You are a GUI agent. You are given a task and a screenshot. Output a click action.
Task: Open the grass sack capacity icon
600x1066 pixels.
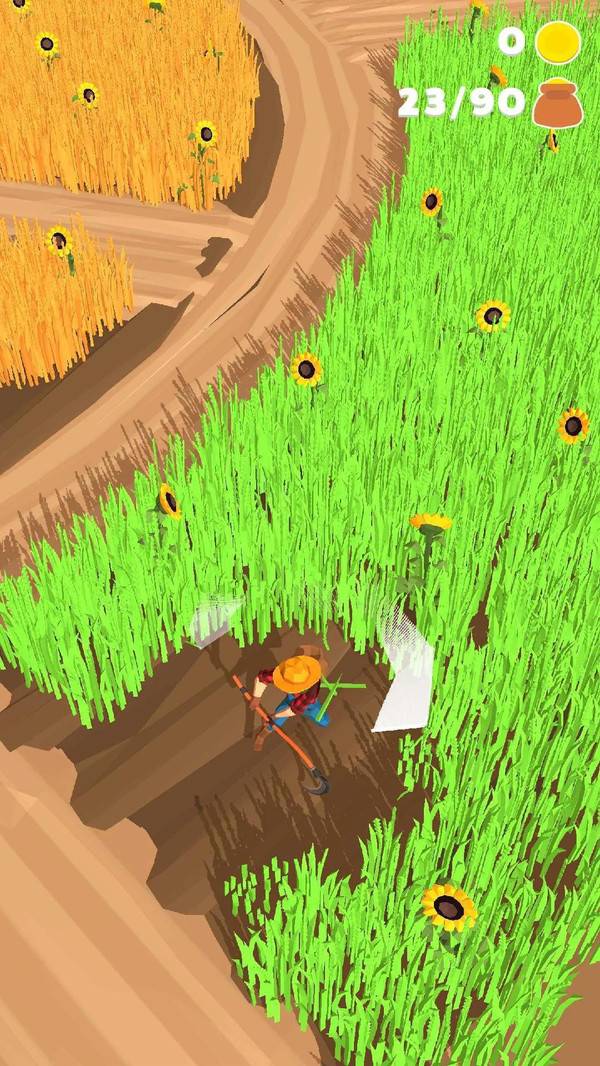click(x=556, y=103)
